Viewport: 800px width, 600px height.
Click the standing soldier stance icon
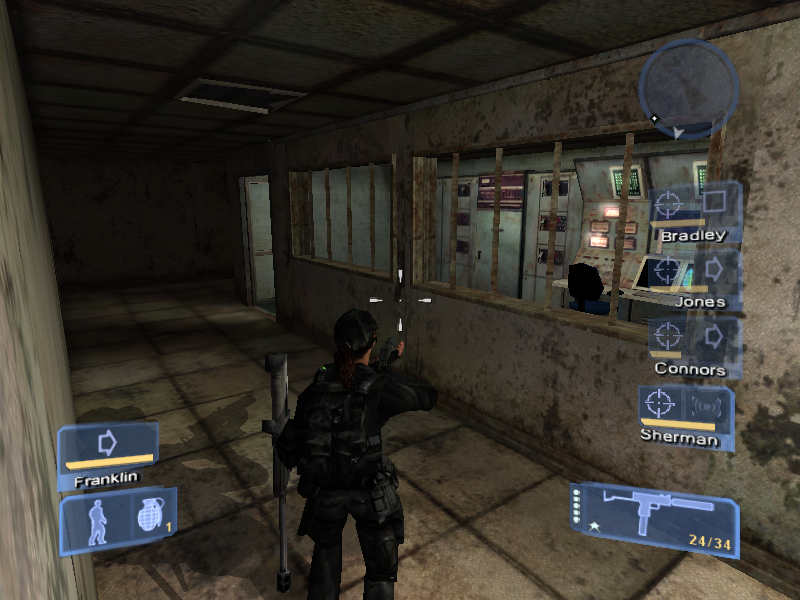[x=97, y=521]
